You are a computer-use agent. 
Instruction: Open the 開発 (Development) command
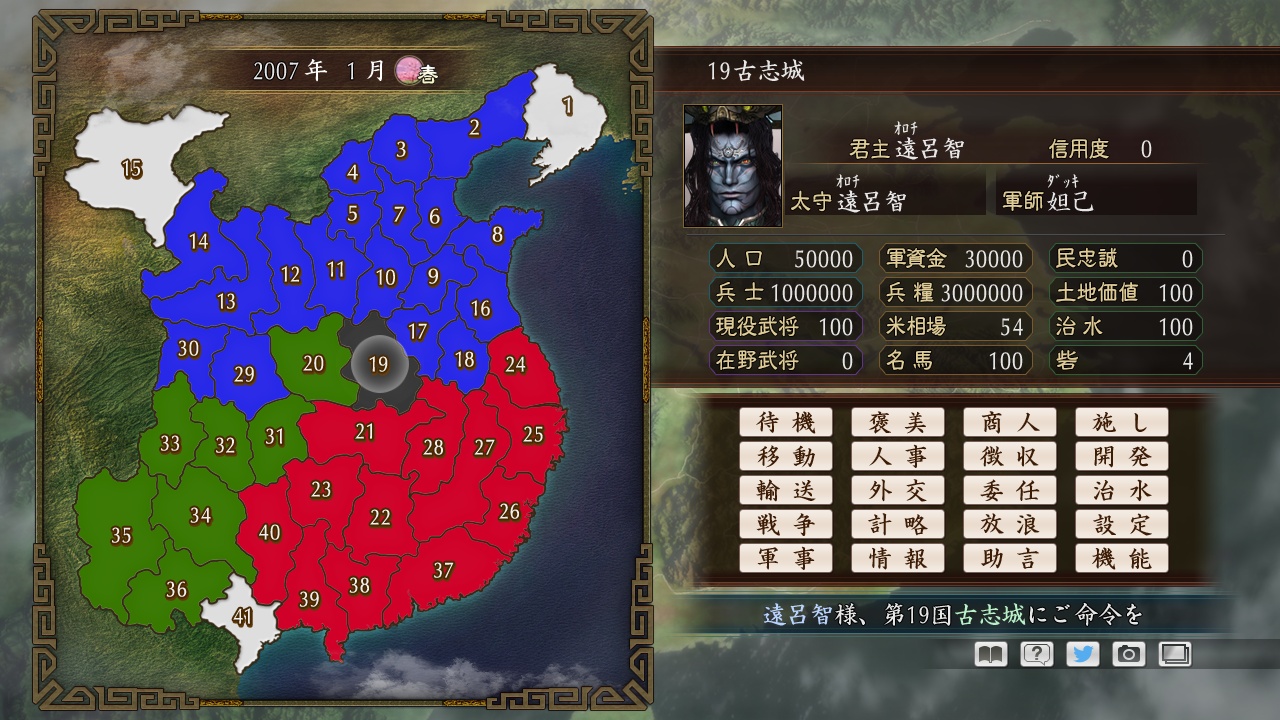1122,456
